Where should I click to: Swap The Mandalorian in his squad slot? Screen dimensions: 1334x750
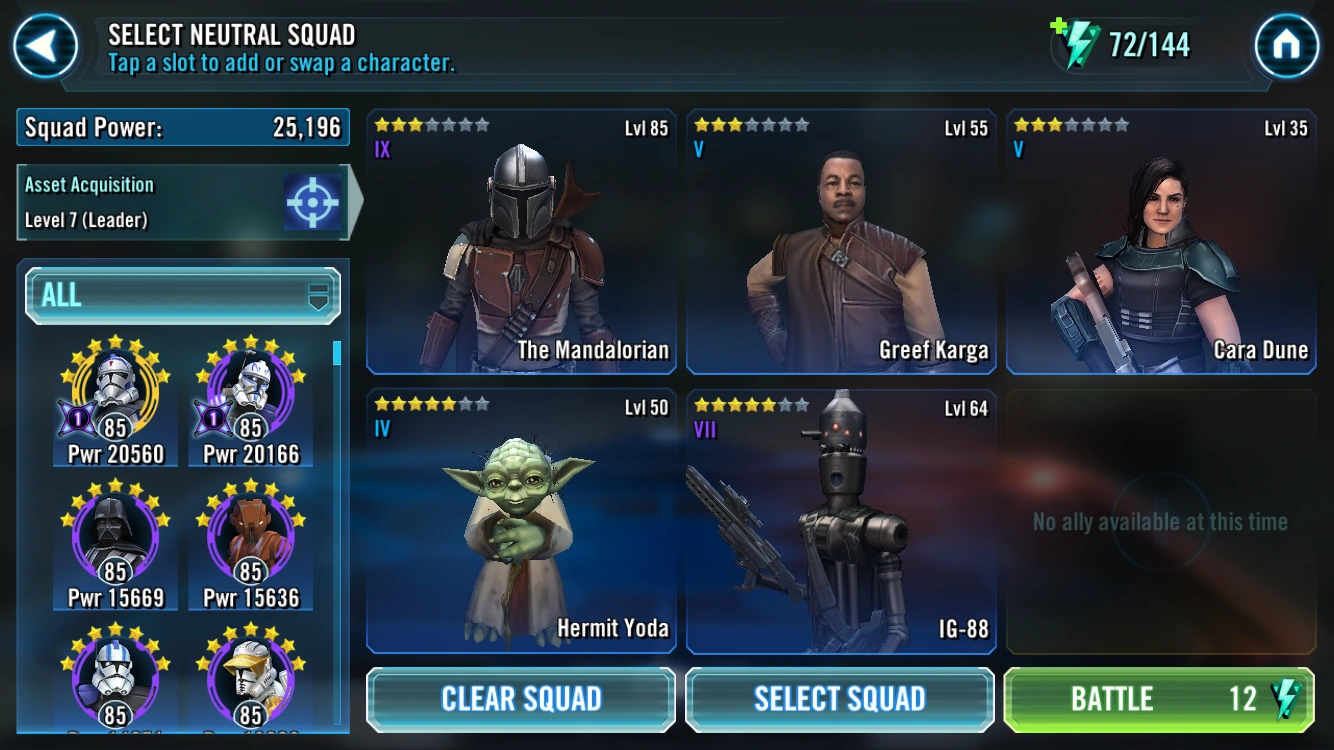coord(520,240)
